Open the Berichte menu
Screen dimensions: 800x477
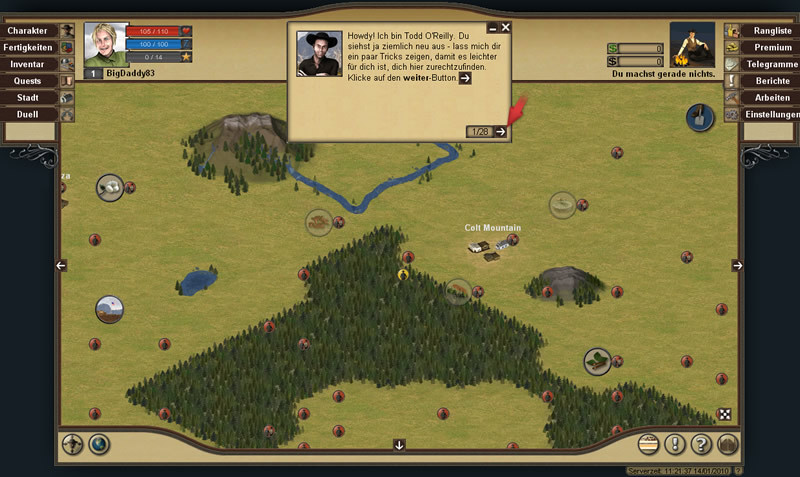click(x=773, y=81)
